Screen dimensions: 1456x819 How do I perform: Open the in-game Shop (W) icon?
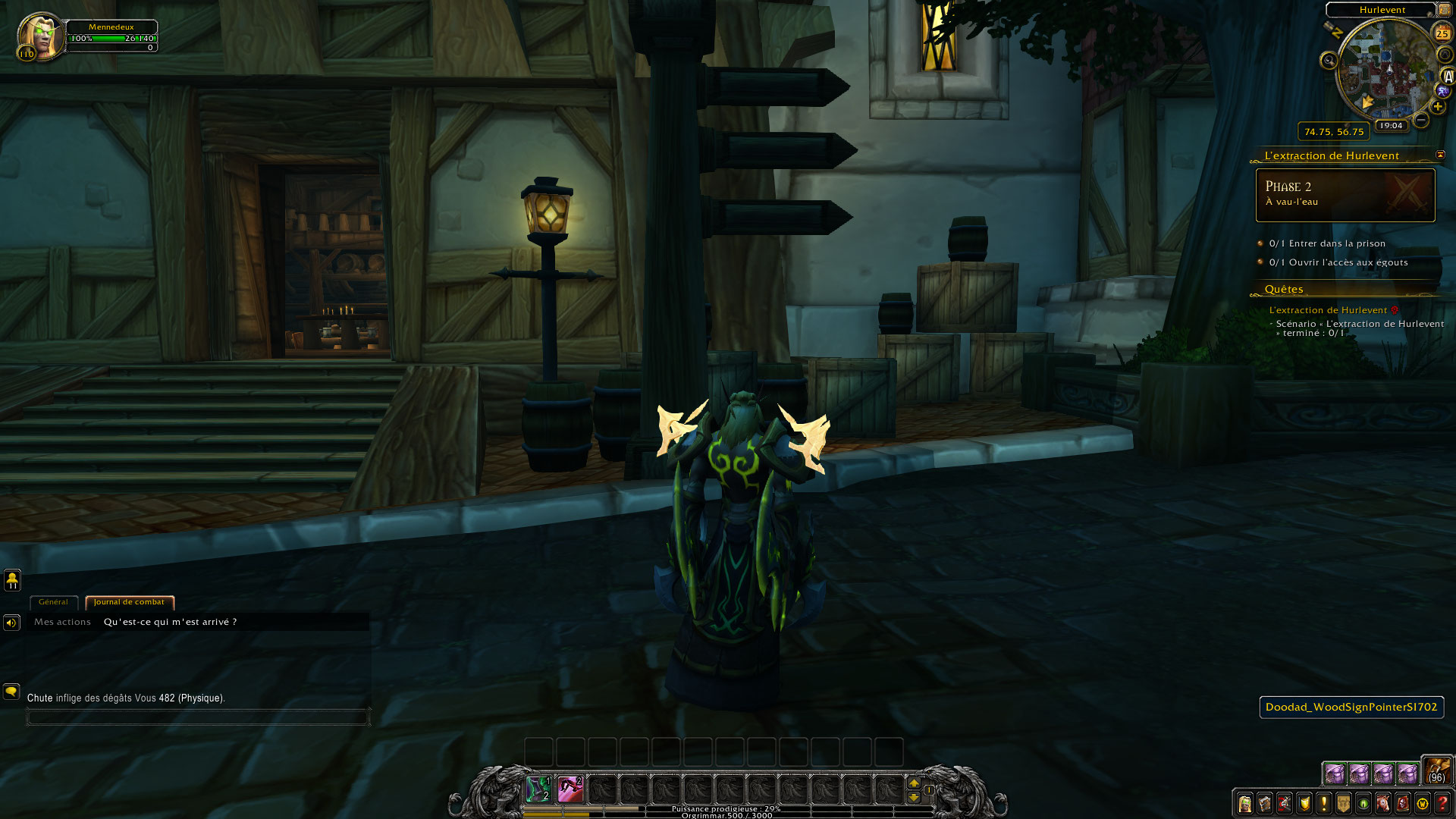click(1423, 805)
